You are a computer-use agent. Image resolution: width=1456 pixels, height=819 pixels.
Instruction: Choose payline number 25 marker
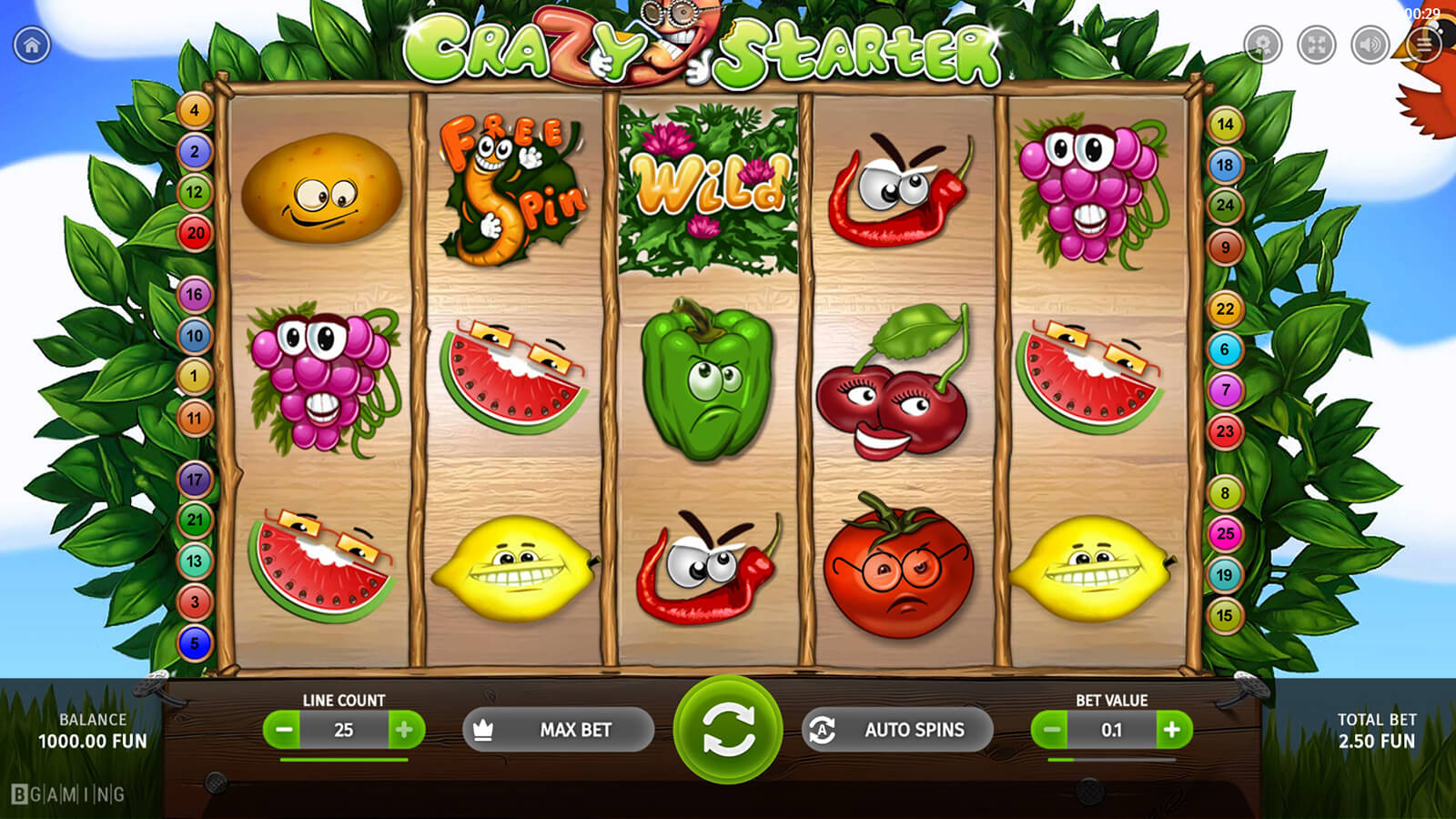pos(1225,534)
